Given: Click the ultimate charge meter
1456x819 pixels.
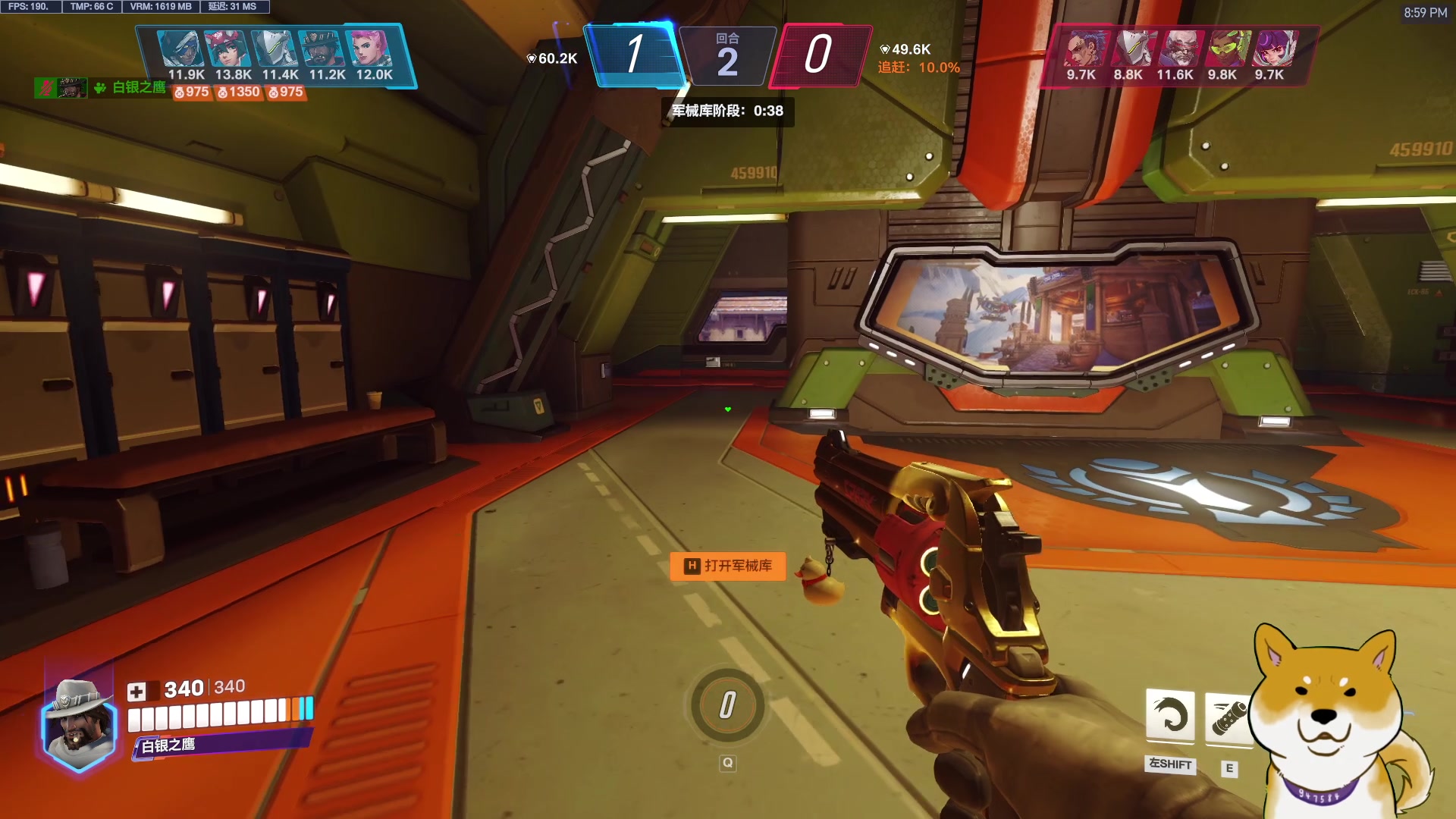Looking at the screenshot, I should tap(727, 705).
